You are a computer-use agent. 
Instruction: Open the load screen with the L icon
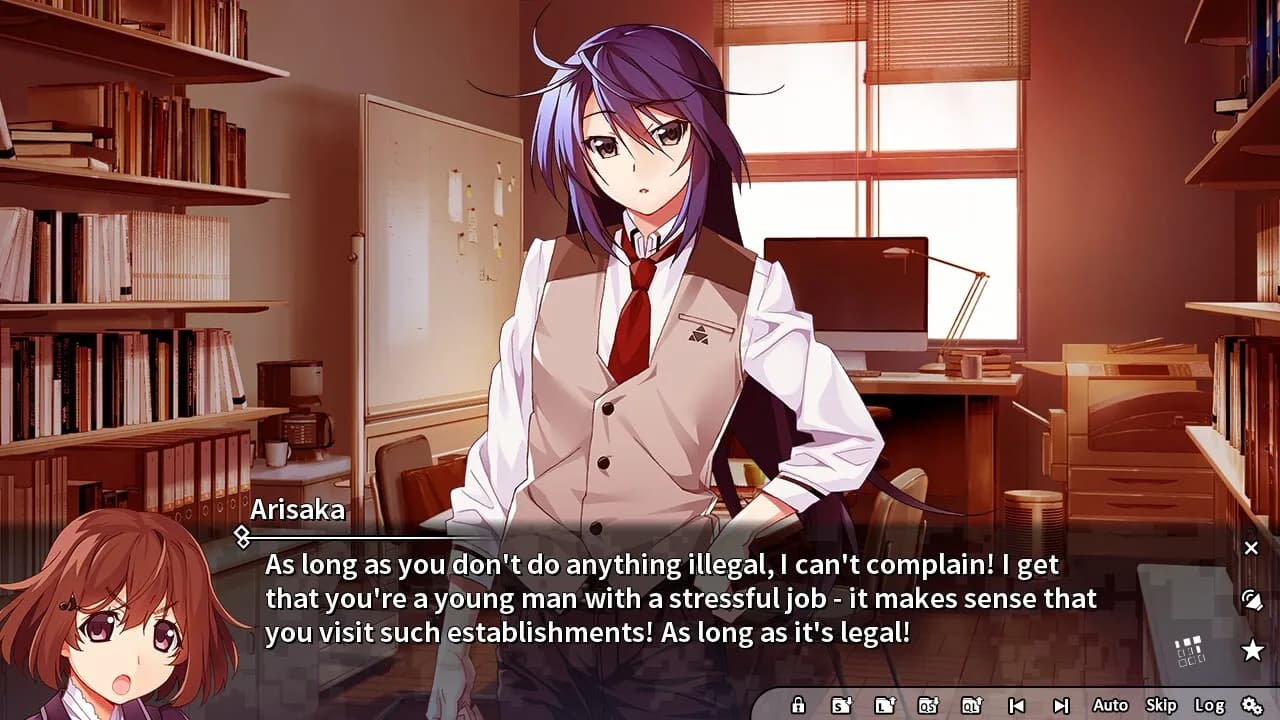884,706
